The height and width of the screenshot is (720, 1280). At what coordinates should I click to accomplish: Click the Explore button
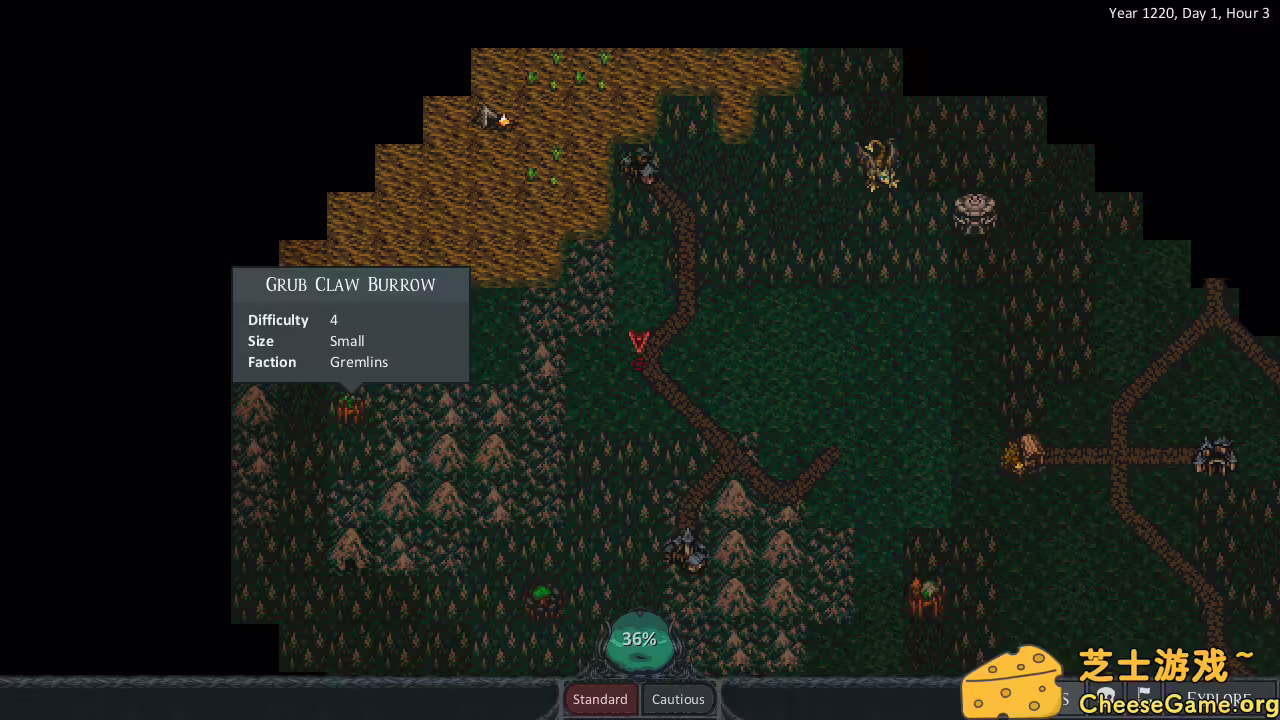[x=1220, y=699]
